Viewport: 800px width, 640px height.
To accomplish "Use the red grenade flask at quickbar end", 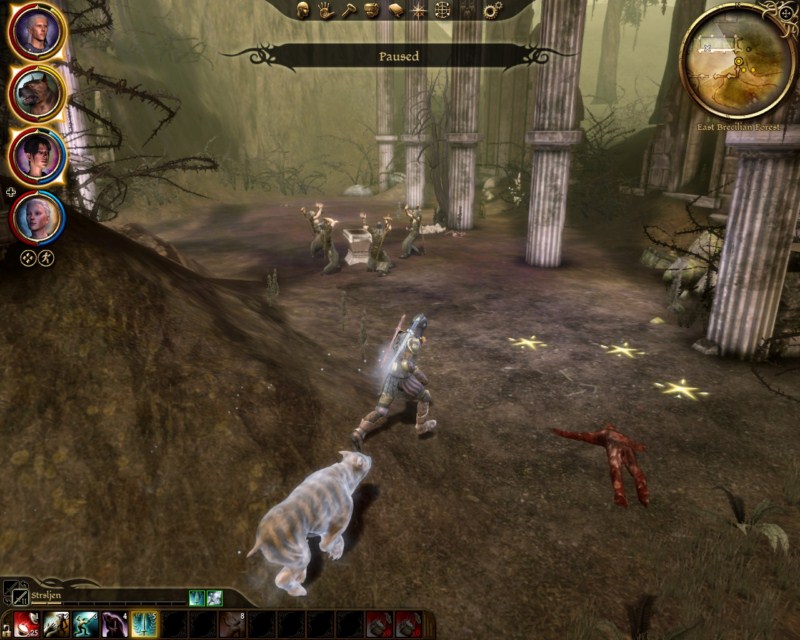I will tap(408, 624).
